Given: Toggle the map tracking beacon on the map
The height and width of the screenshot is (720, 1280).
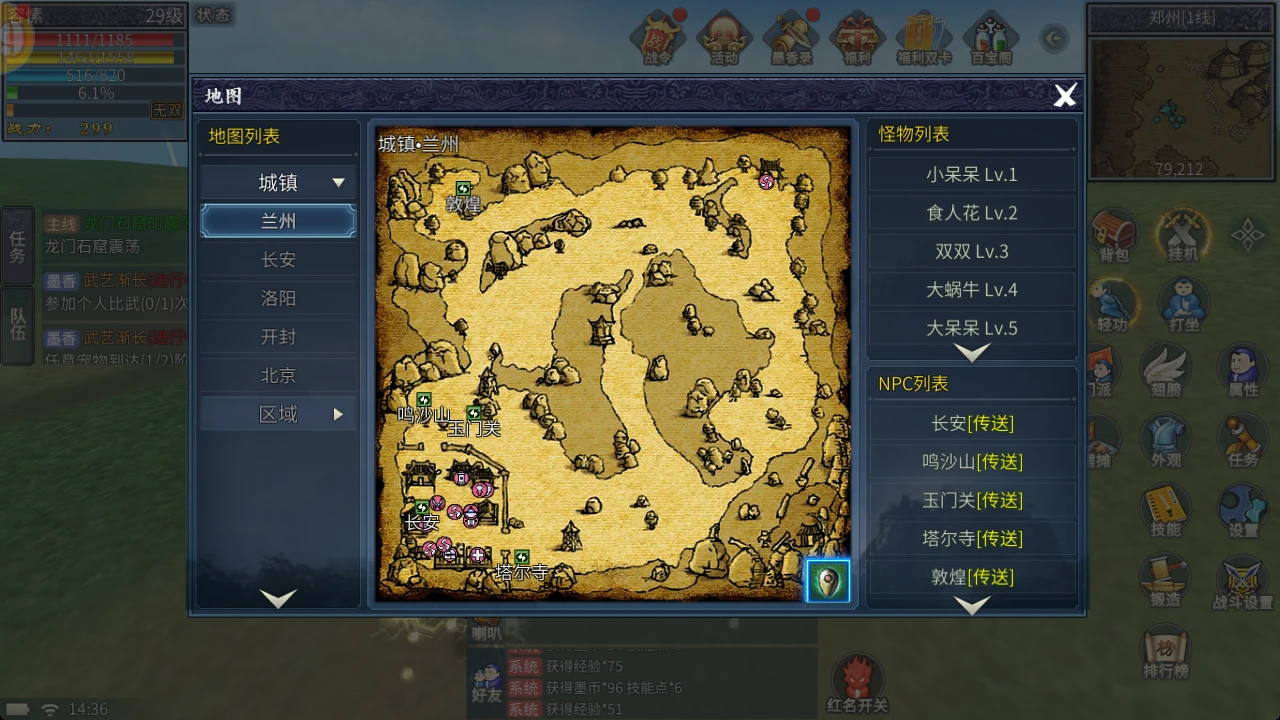Looking at the screenshot, I should point(827,580).
